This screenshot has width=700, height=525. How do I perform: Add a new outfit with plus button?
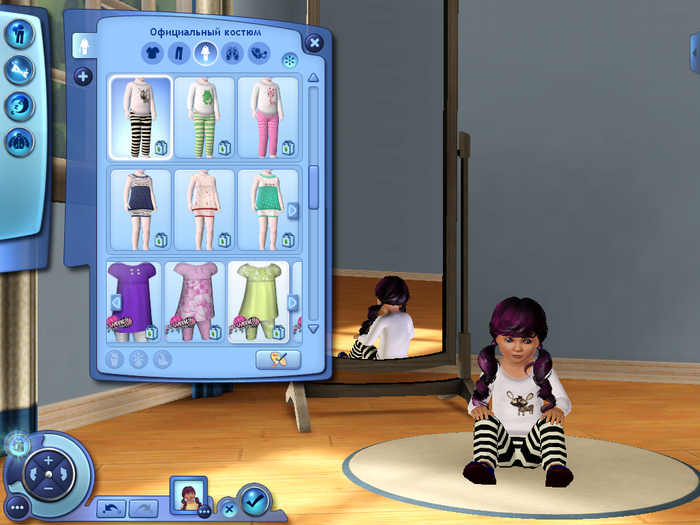83,77
